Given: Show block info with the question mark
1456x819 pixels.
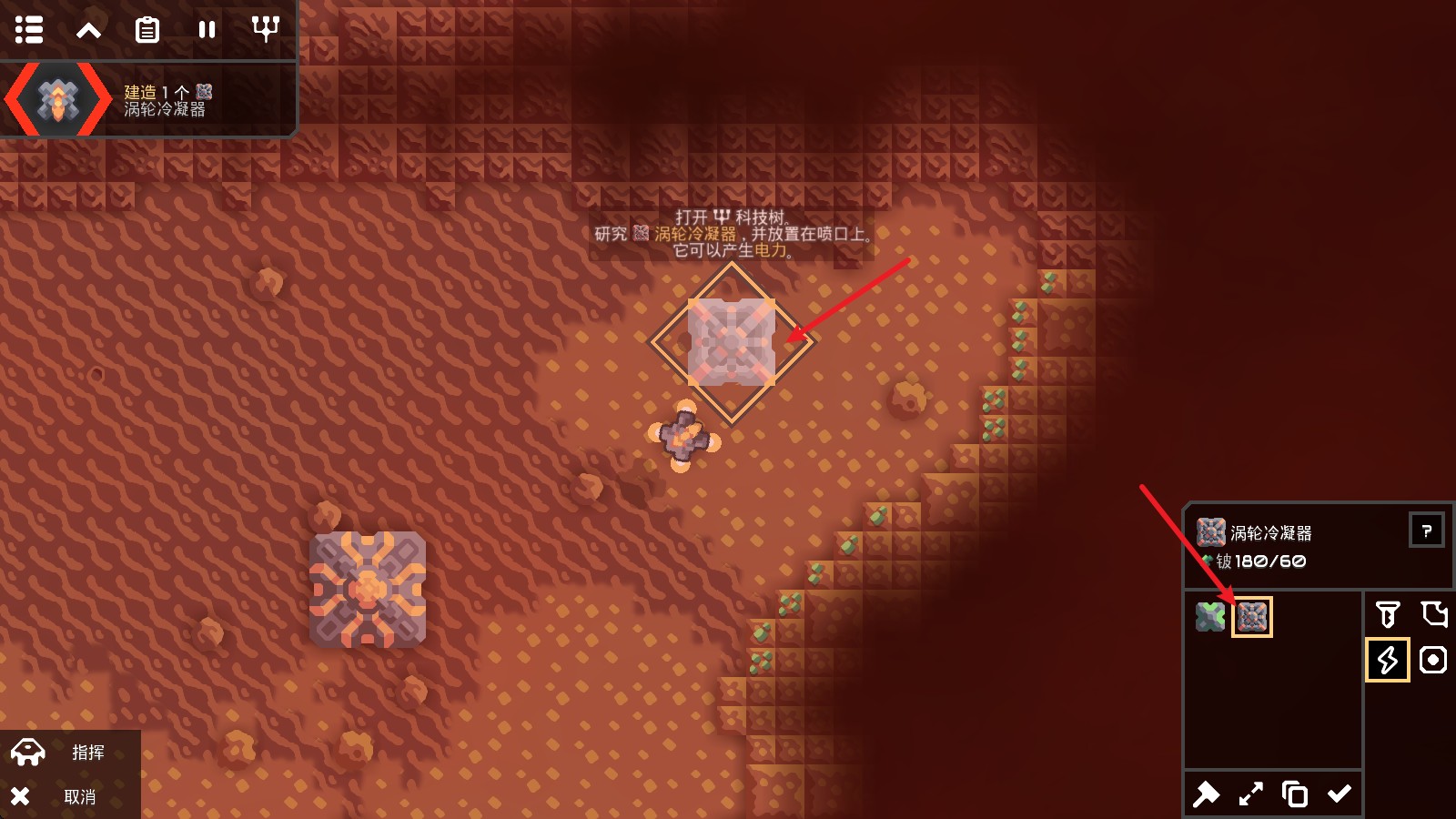Looking at the screenshot, I should tap(1426, 531).
